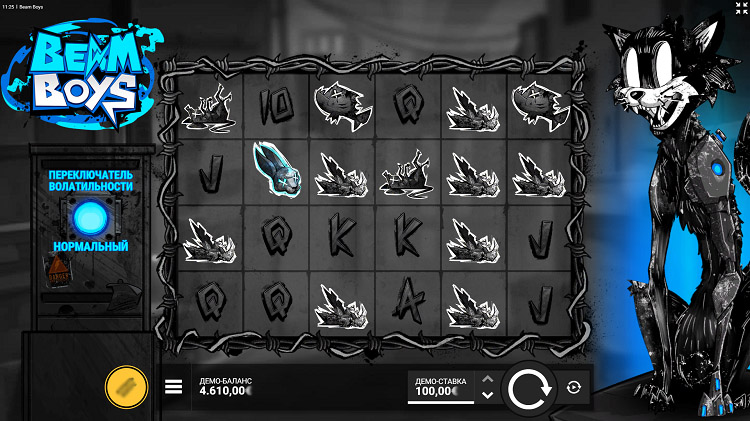The image size is (750, 421).
Task: Toggle the glowing blue volatility switch
Action: pos(91,215)
